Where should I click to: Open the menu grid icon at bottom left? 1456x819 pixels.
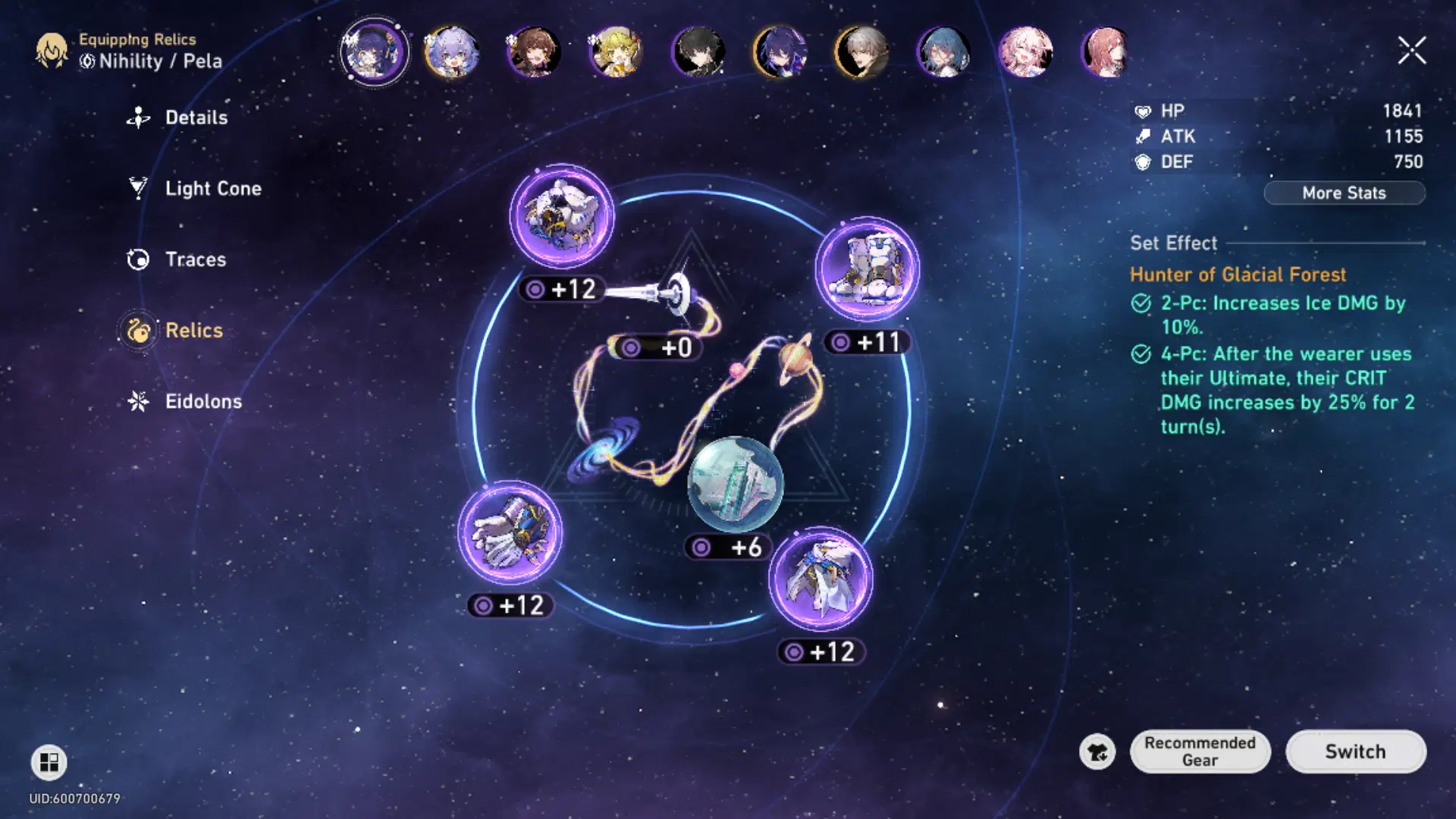pos(49,762)
